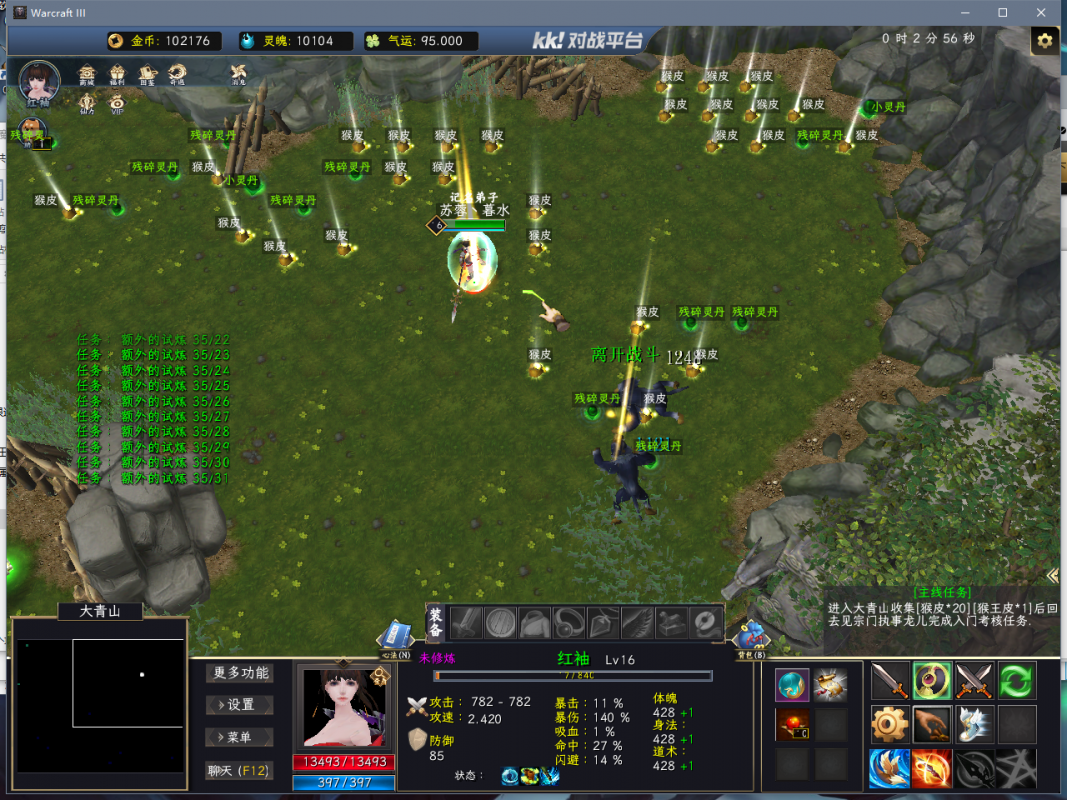The image size is (1067, 800).
Task: Click the green circular arrows command
Action: [1016, 681]
